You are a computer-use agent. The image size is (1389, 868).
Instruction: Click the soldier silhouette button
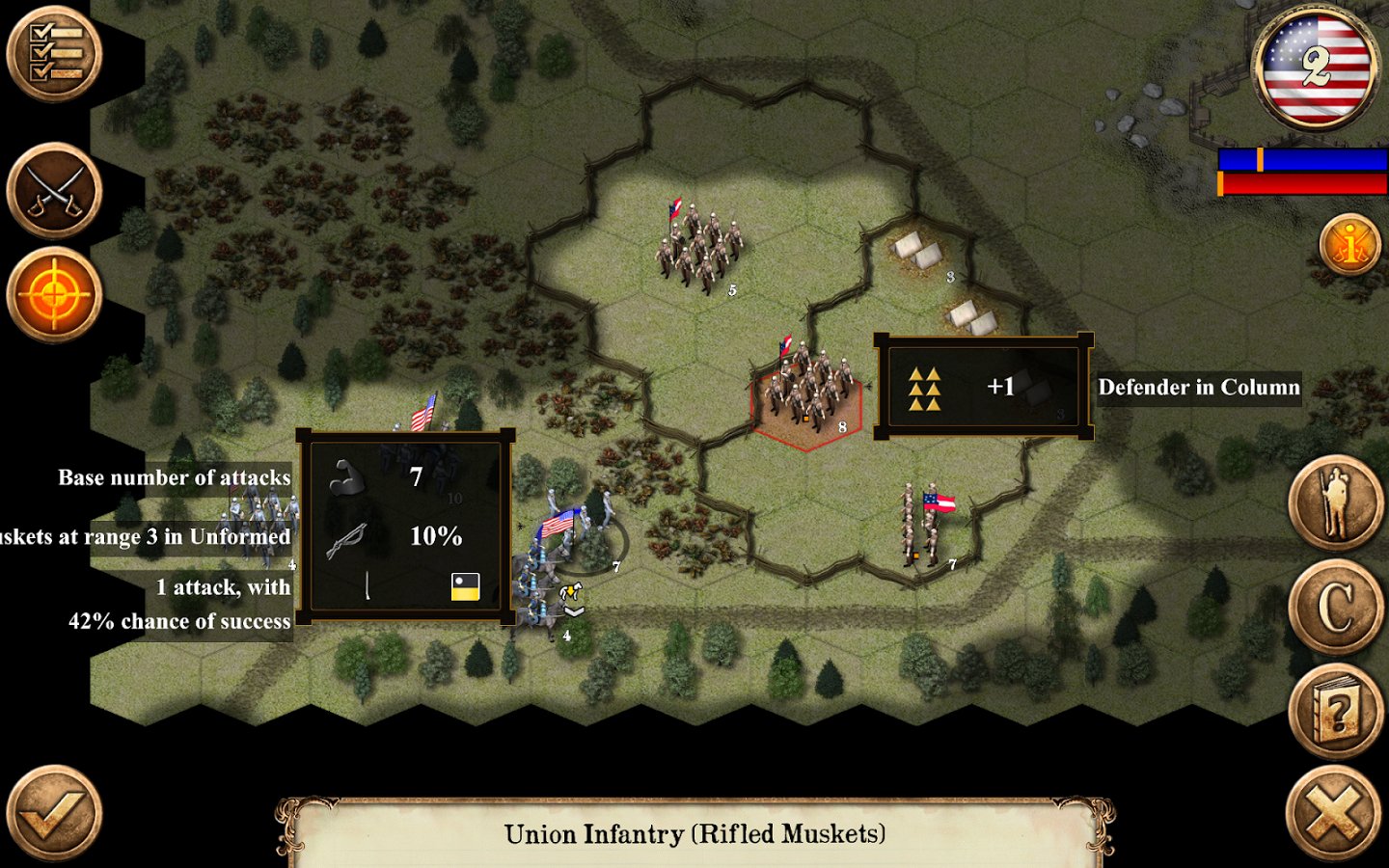[1337, 503]
